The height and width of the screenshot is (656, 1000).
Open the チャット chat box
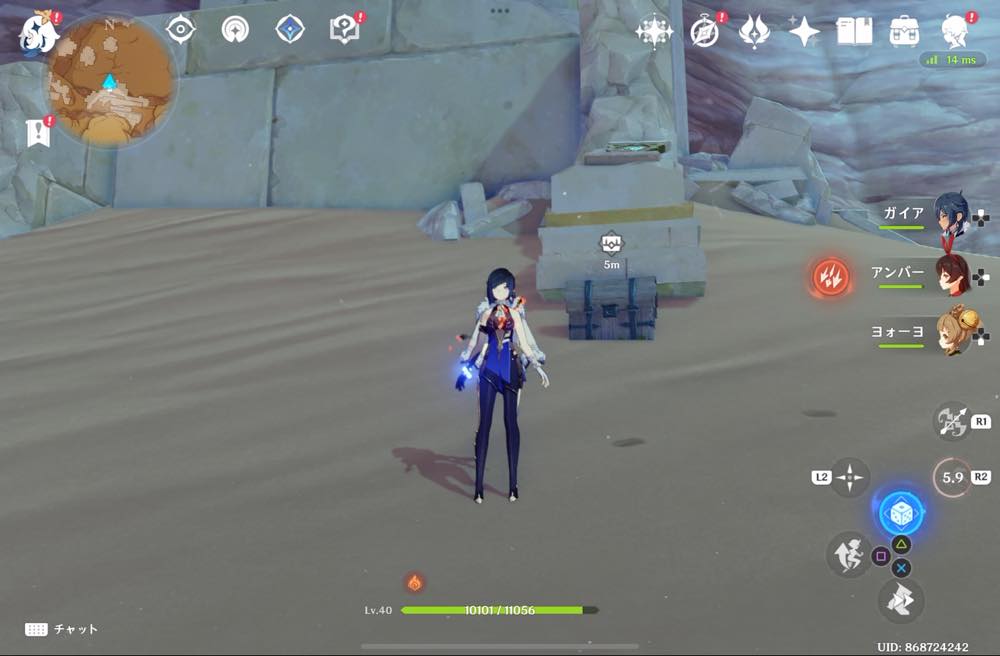pos(62,629)
